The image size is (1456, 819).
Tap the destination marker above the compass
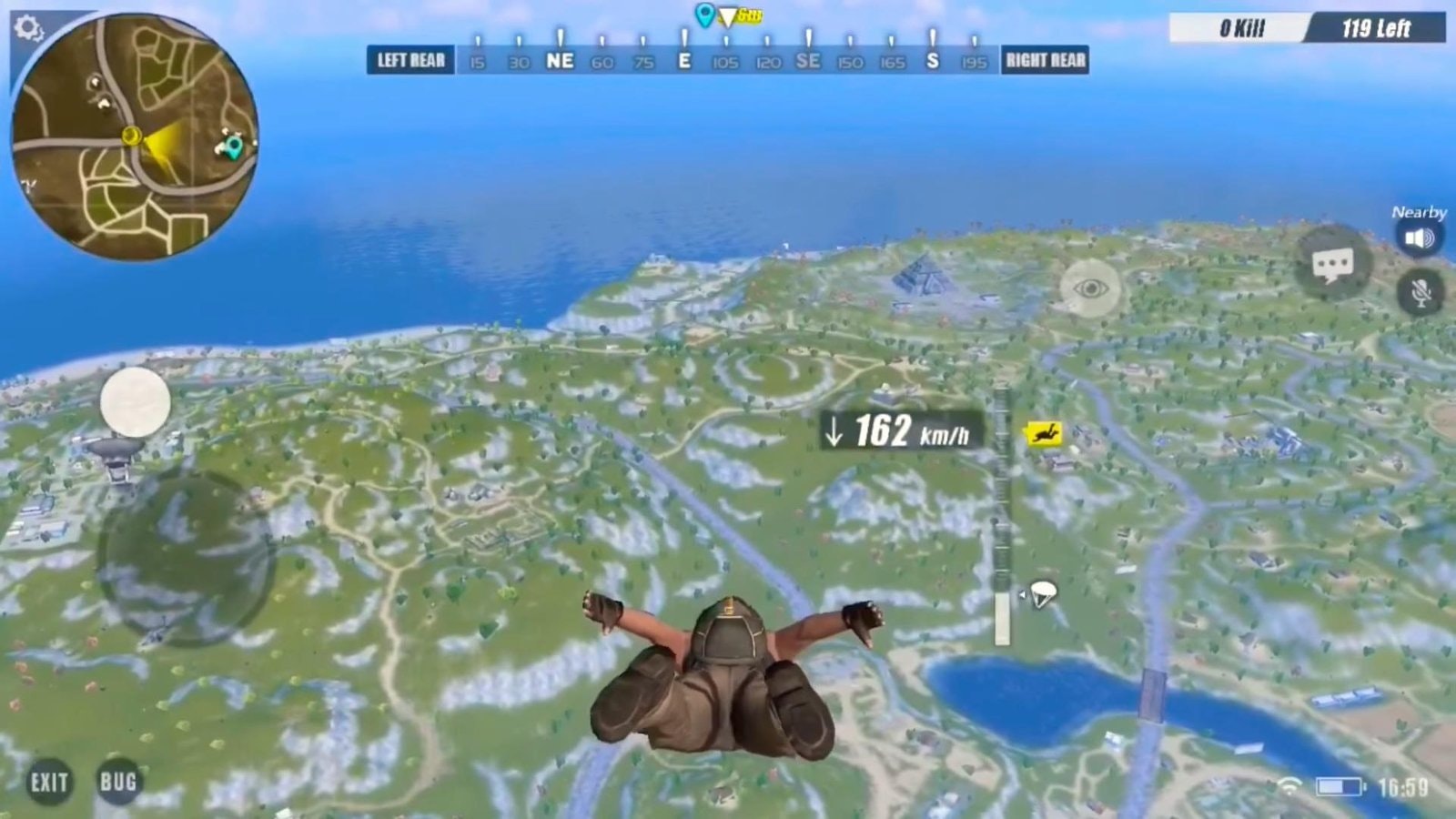tap(703, 15)
